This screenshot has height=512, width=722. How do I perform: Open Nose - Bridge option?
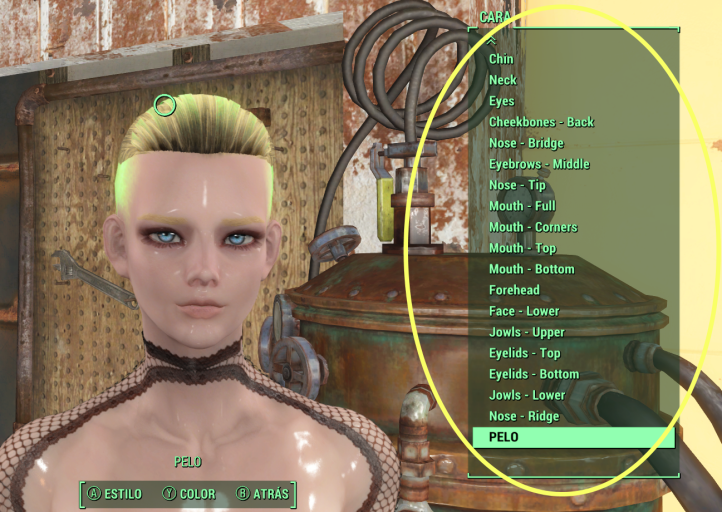(526, 143)
